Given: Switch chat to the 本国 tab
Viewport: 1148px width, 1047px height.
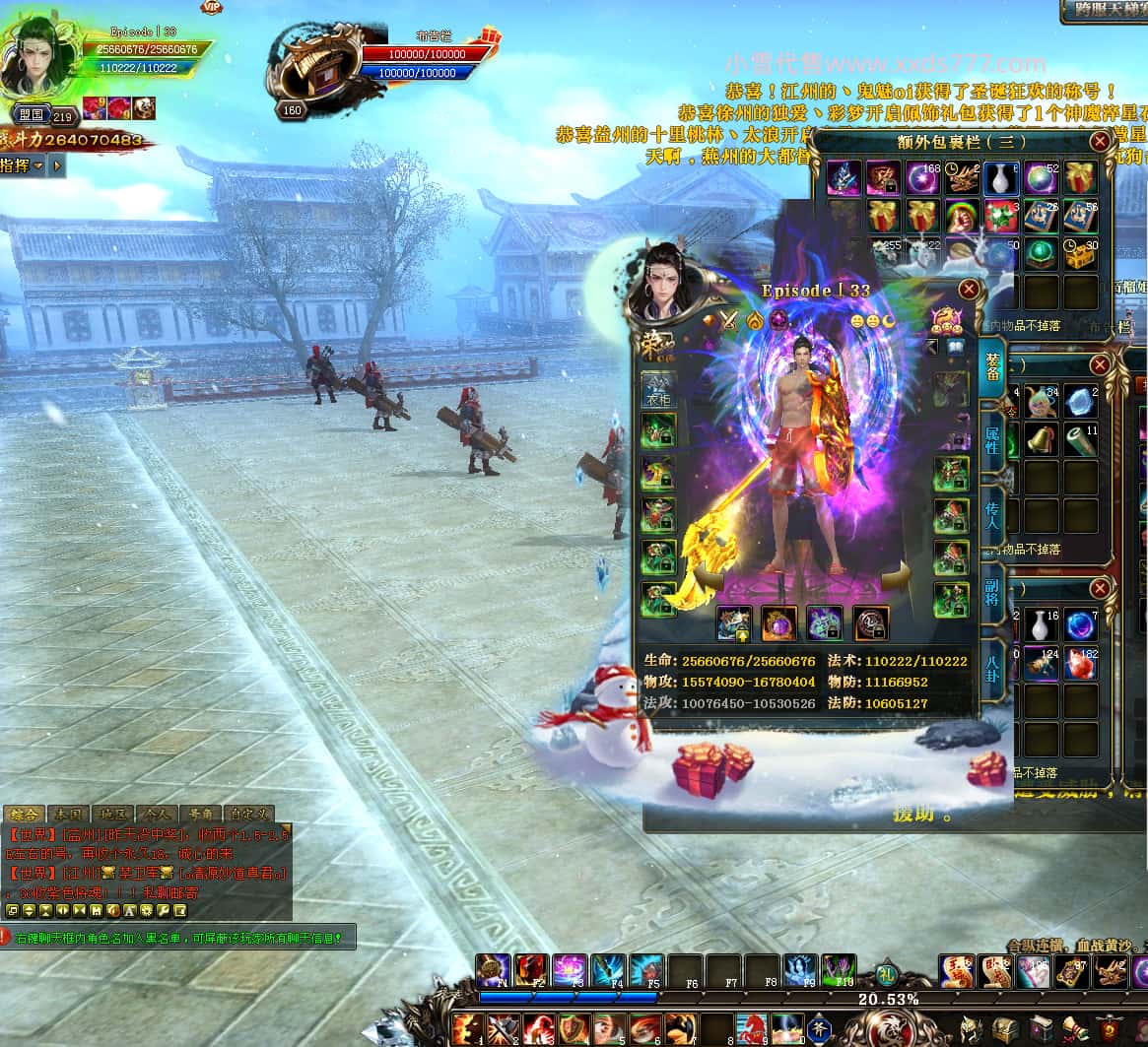Looking at the screenshot, I should click(68, 815).
